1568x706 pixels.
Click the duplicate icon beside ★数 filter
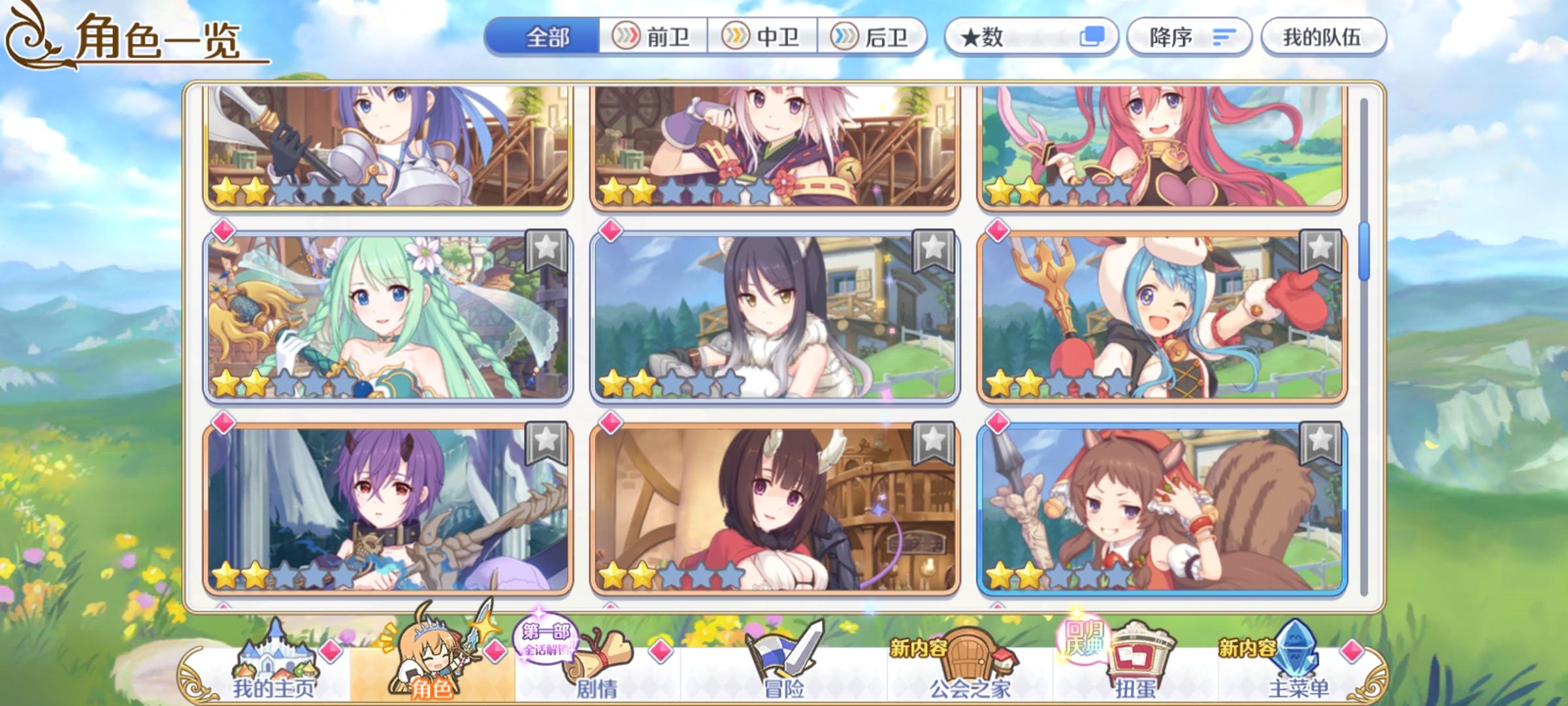pyautogui.click(x=1092, y=38)
